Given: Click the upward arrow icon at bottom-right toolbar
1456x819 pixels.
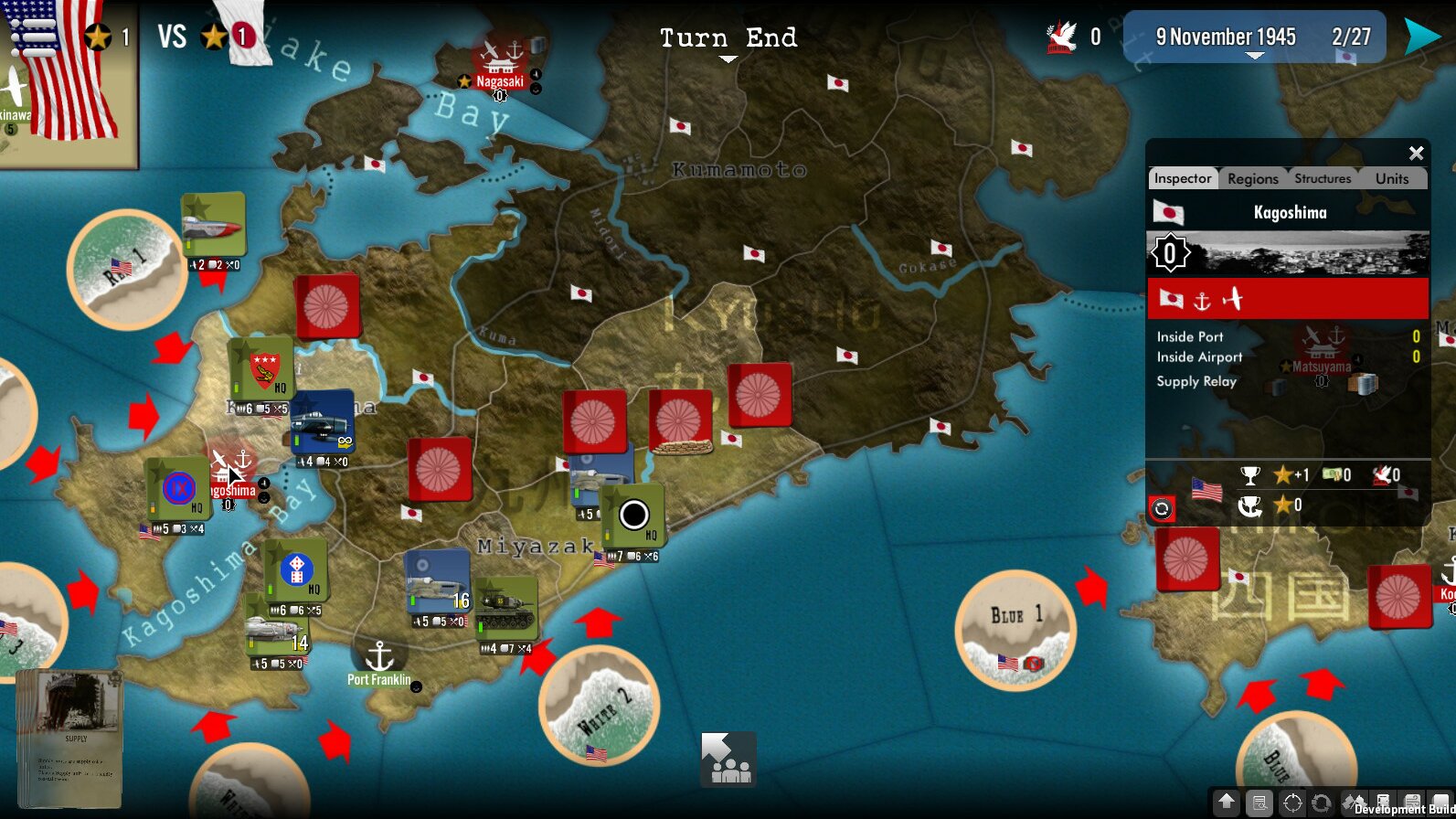Looking at the screenshot, I should [1226, 801].
